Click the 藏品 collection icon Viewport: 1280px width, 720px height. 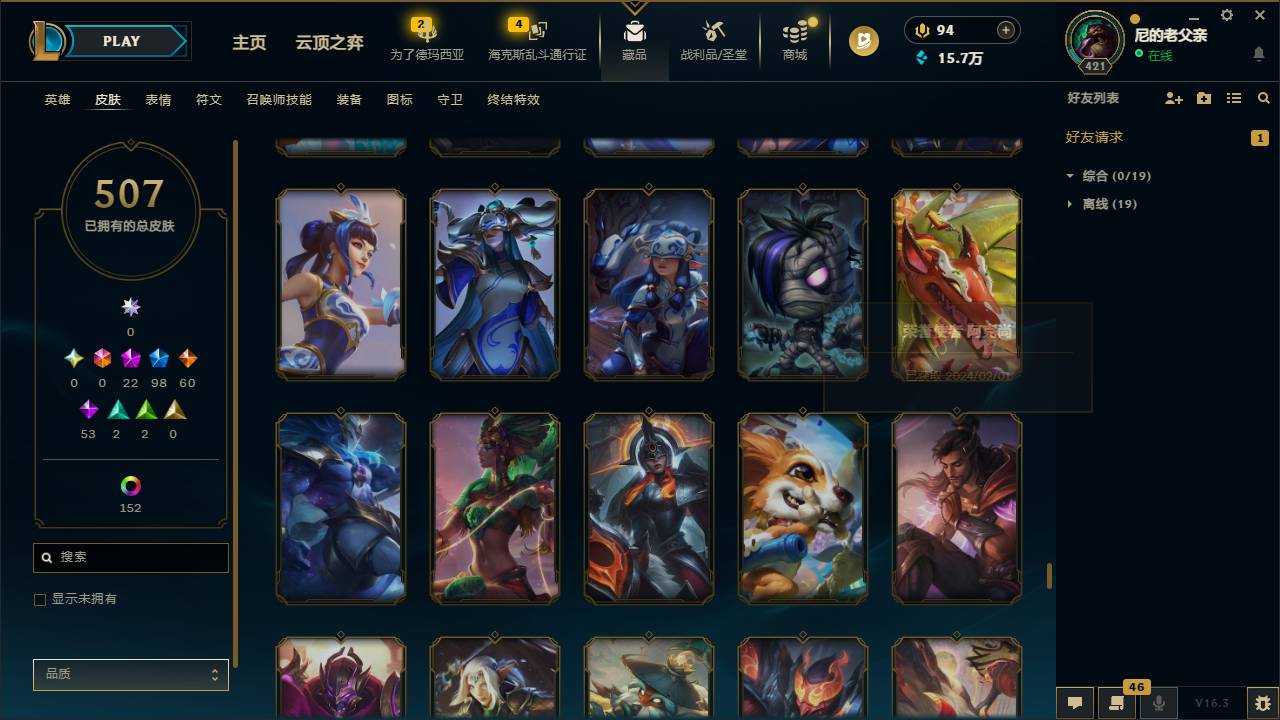[x=634, y=40]
